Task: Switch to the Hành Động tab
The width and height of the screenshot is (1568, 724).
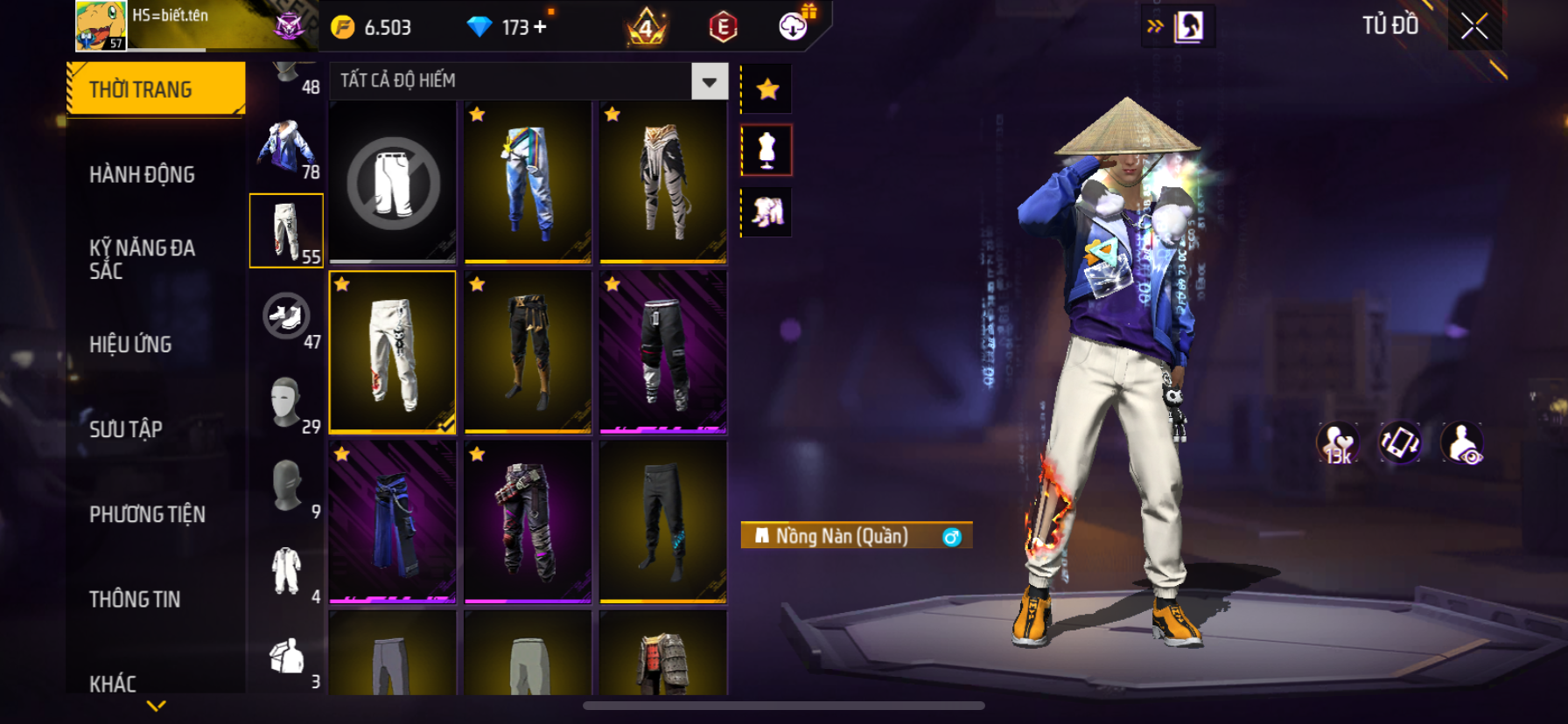Action: click(142, 175)
